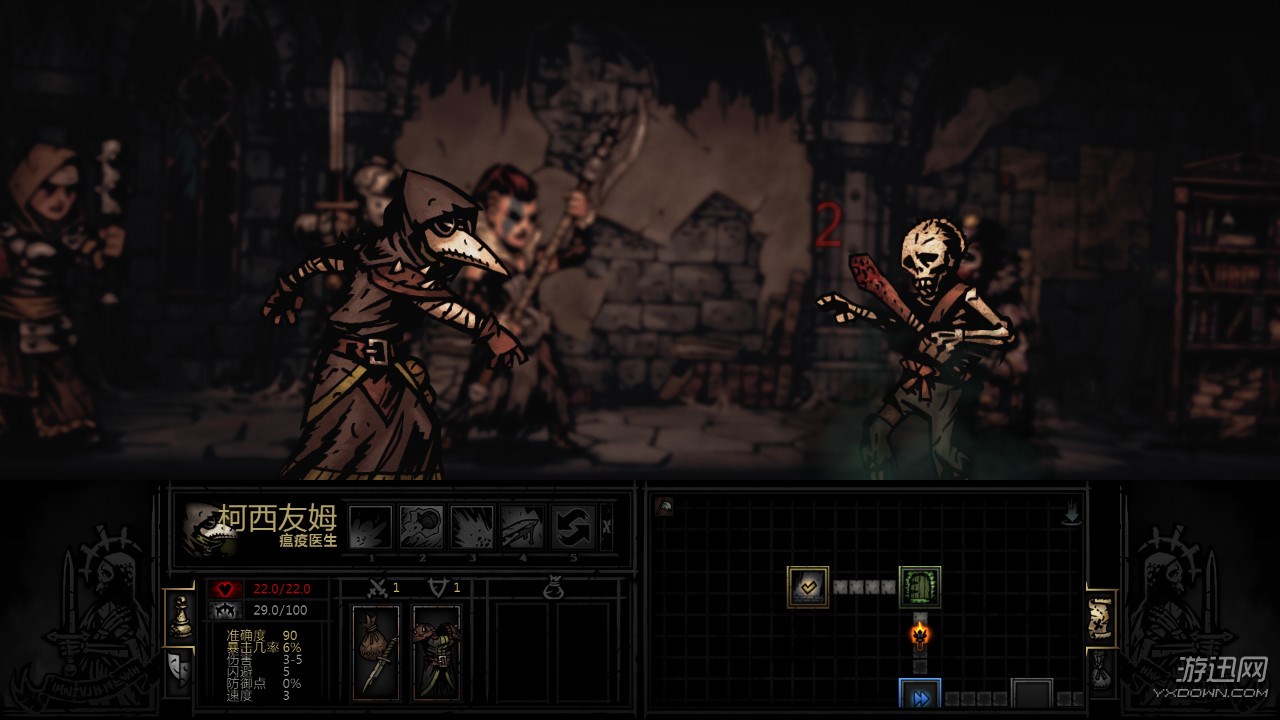Click the swap-position arrows skill
This screenshot has width=1280, height=720.
coord(573,526)
